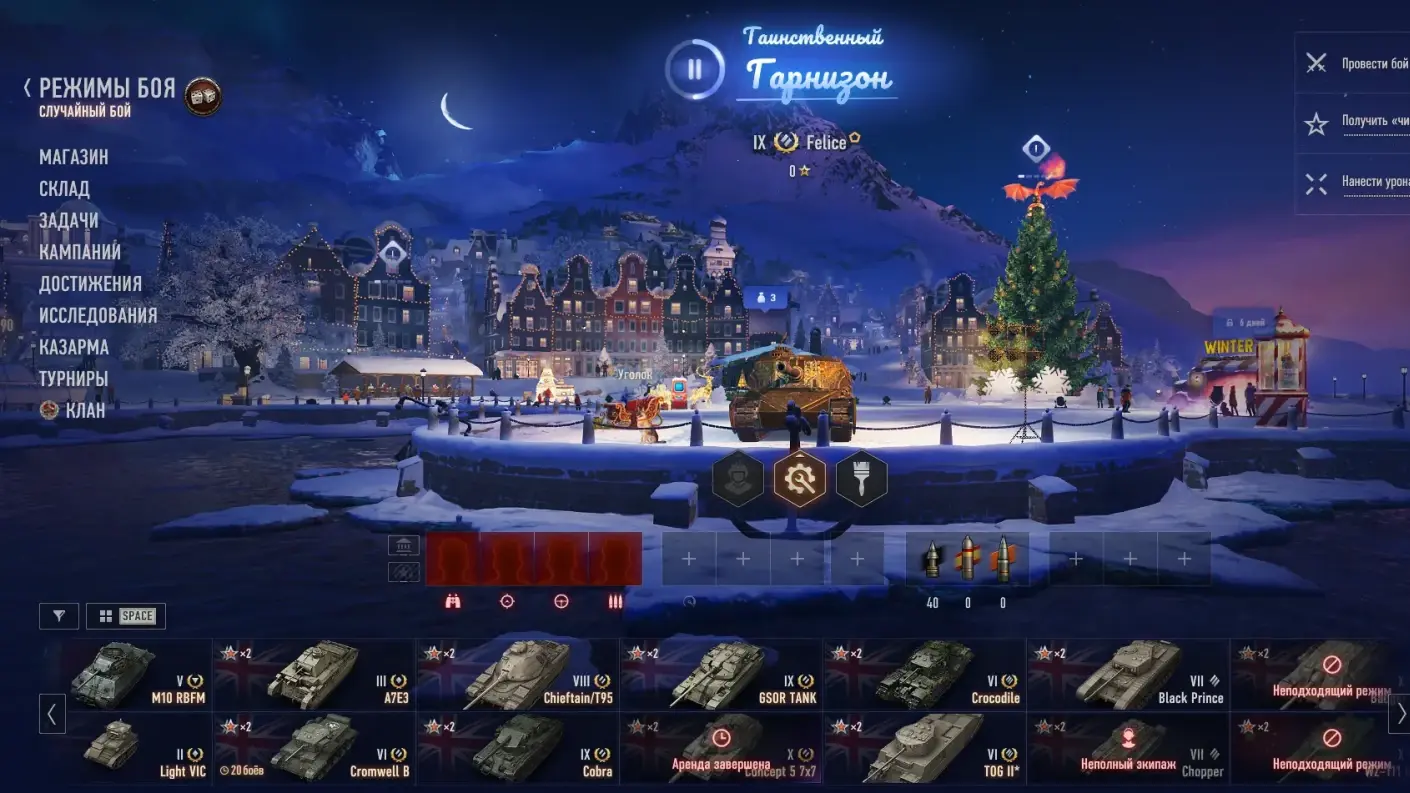This screenshot has width=1410, height=793.
Task: Open exterior customization with the paintbrush icon
Action: [860, 478]
